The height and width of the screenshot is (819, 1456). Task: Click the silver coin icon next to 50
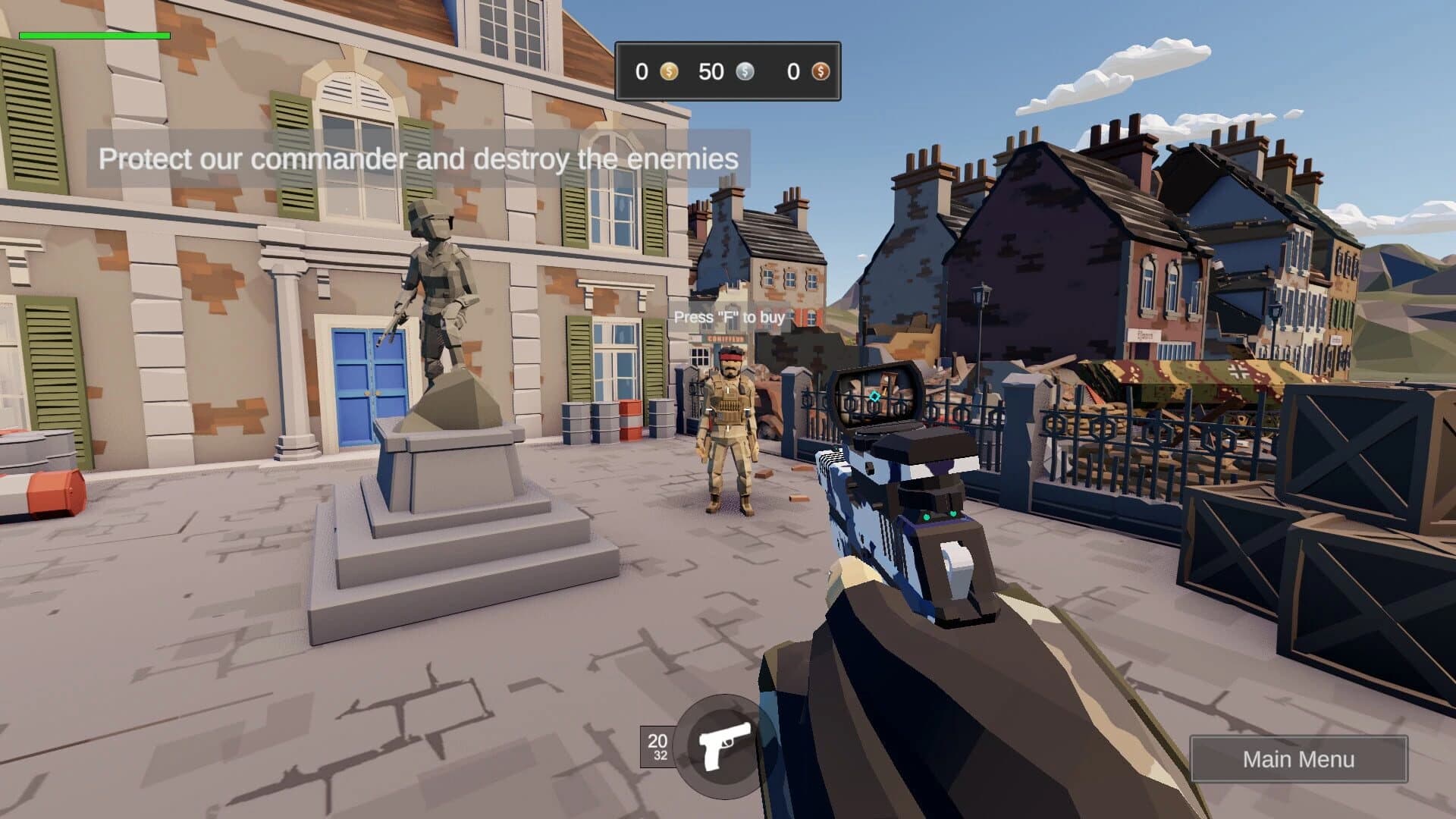(x=745, y=72)
